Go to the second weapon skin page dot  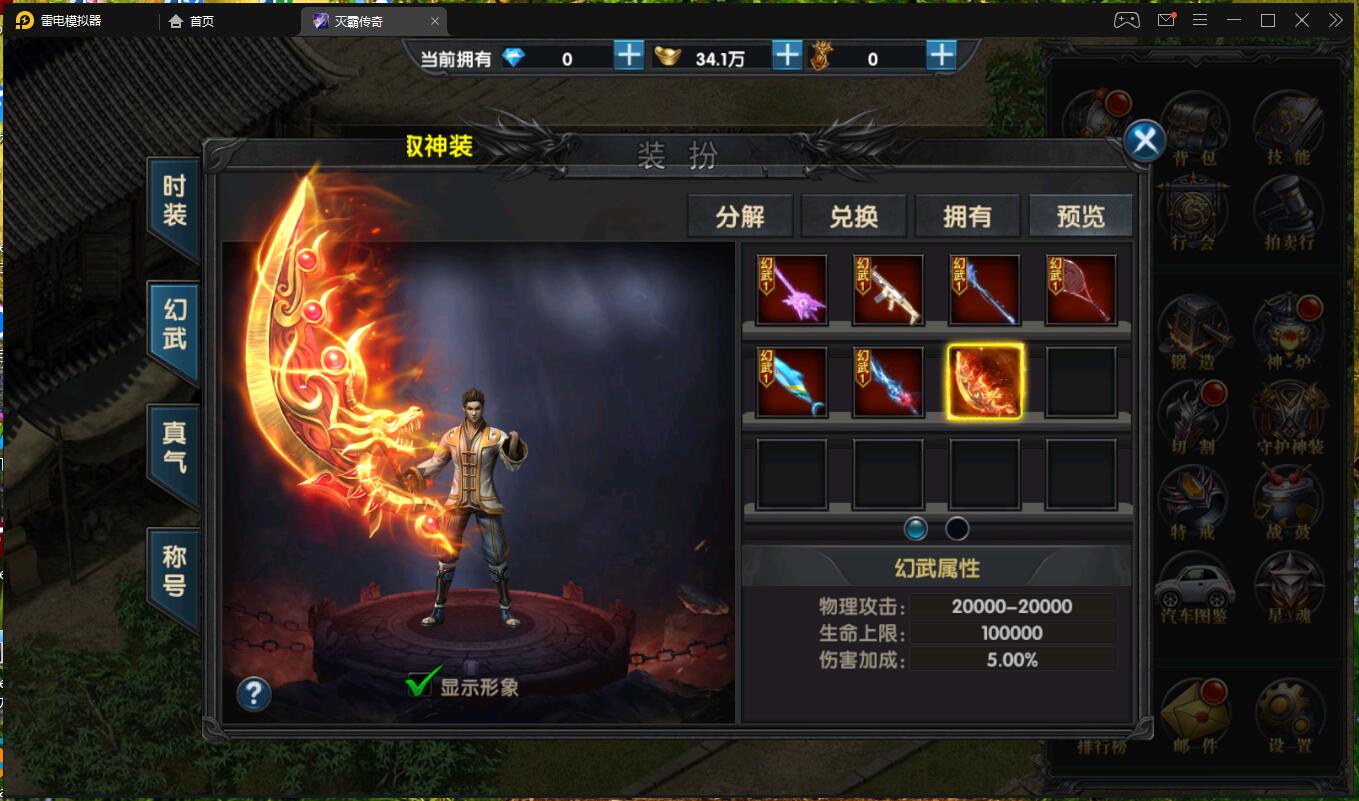(x=957, y=529)
